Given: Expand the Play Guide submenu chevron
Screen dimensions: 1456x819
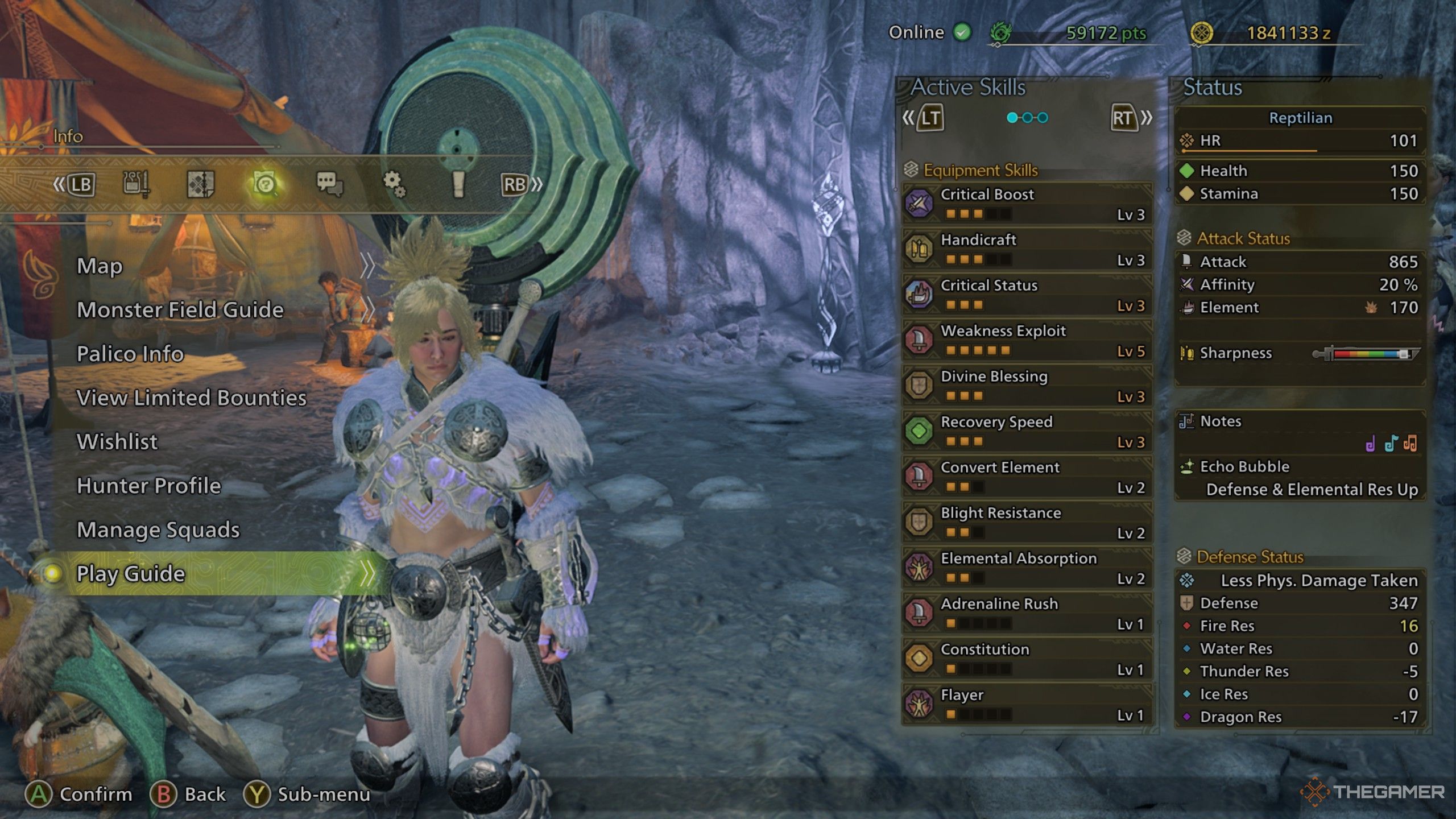Looking at the screenshot, I should pyautogui.click(x=369, y=574).
